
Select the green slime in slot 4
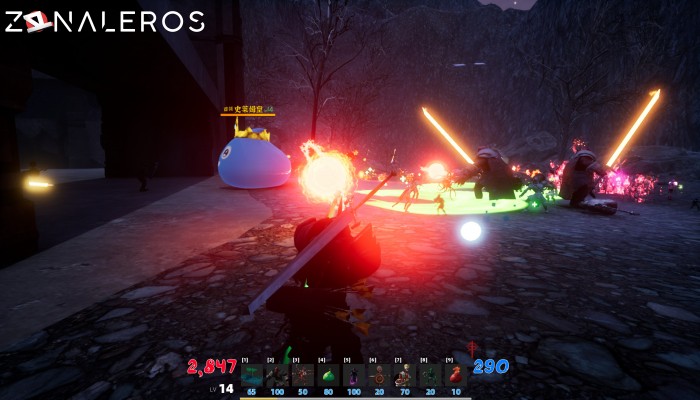(x=329, y=375)
